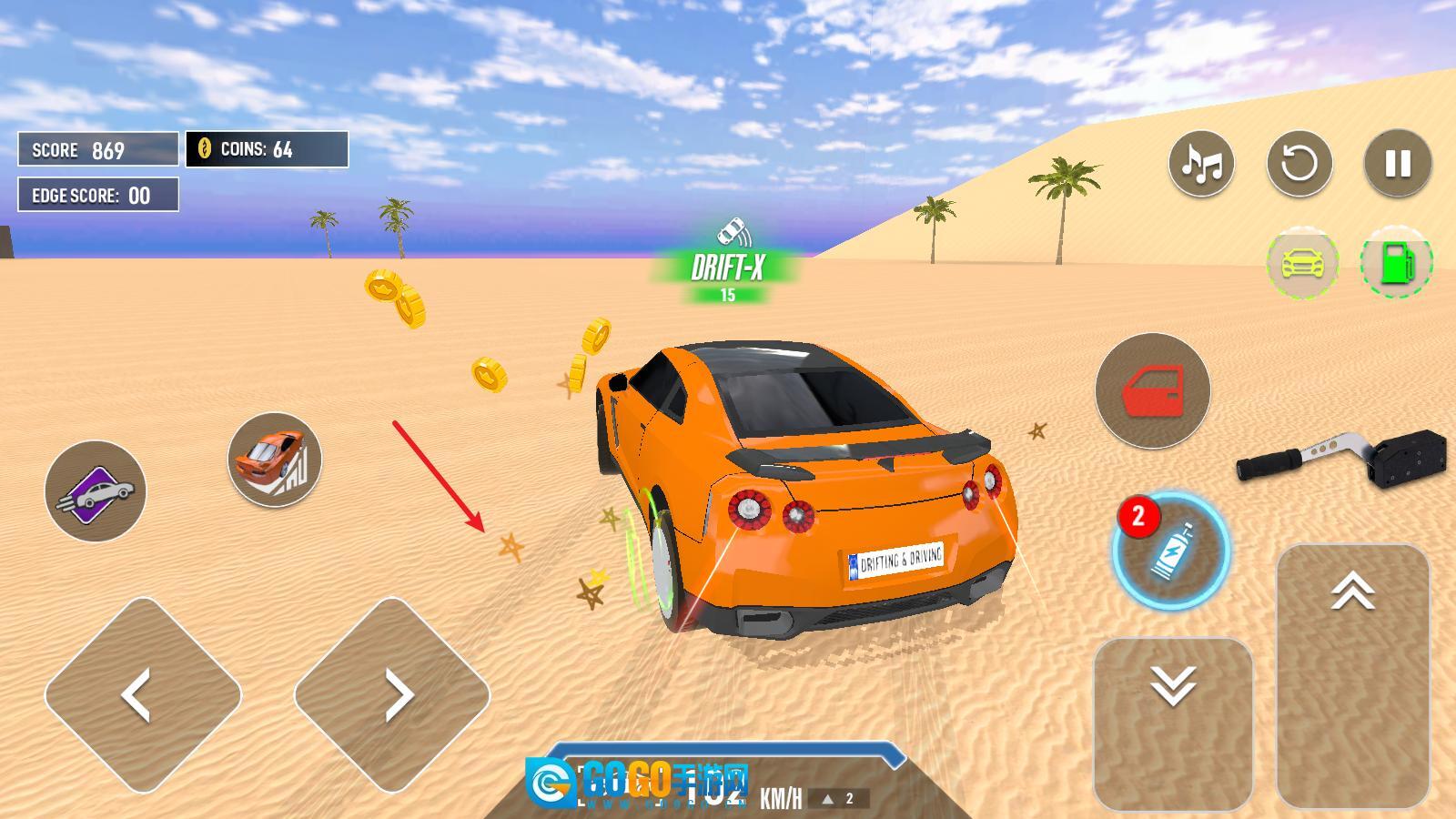Steer right with the right arrow

pos(392,695)
